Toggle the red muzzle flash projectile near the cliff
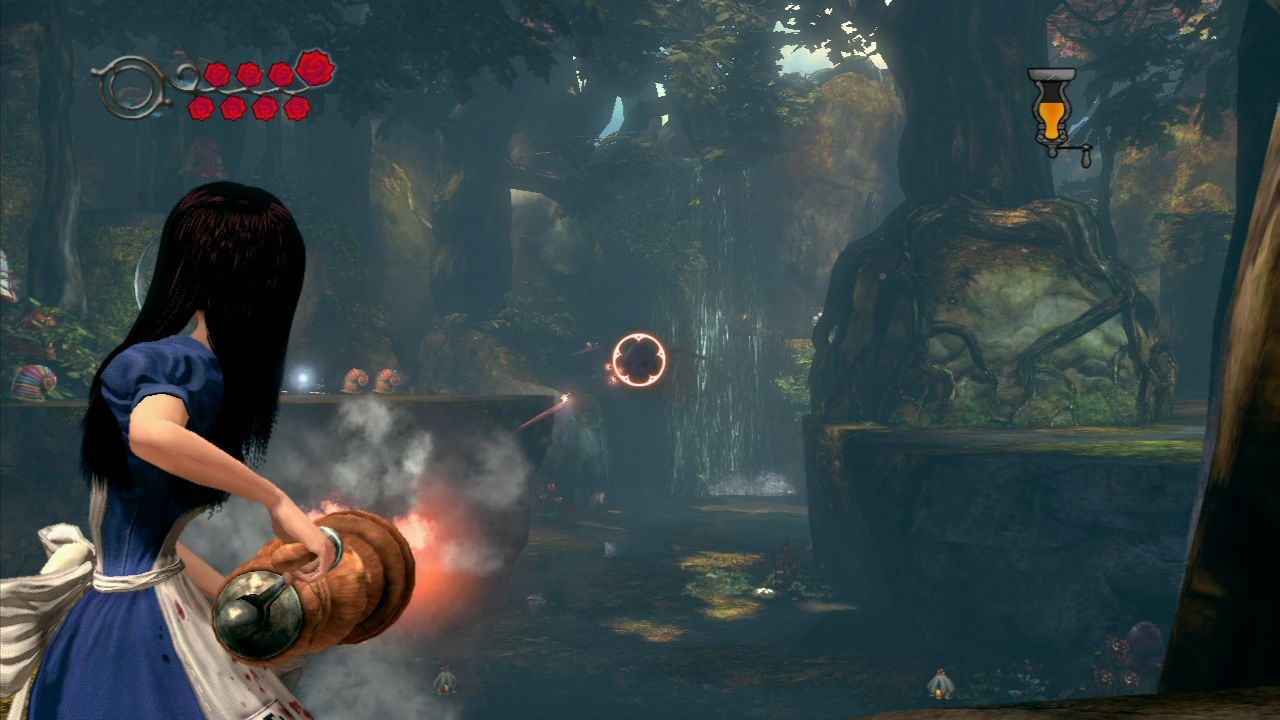The height and width of the screenshot is (720, 1280). pos(567,398)
